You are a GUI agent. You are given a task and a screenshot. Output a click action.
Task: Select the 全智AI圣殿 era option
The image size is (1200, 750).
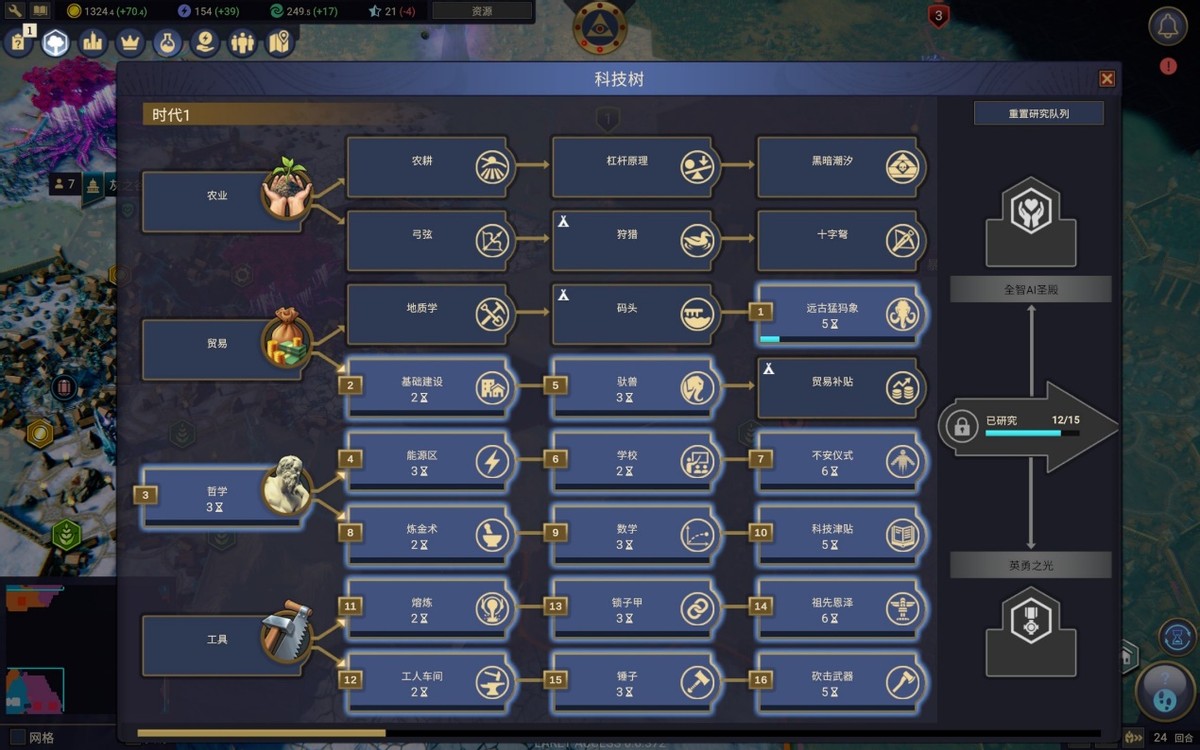click(x=1030, y=290)
